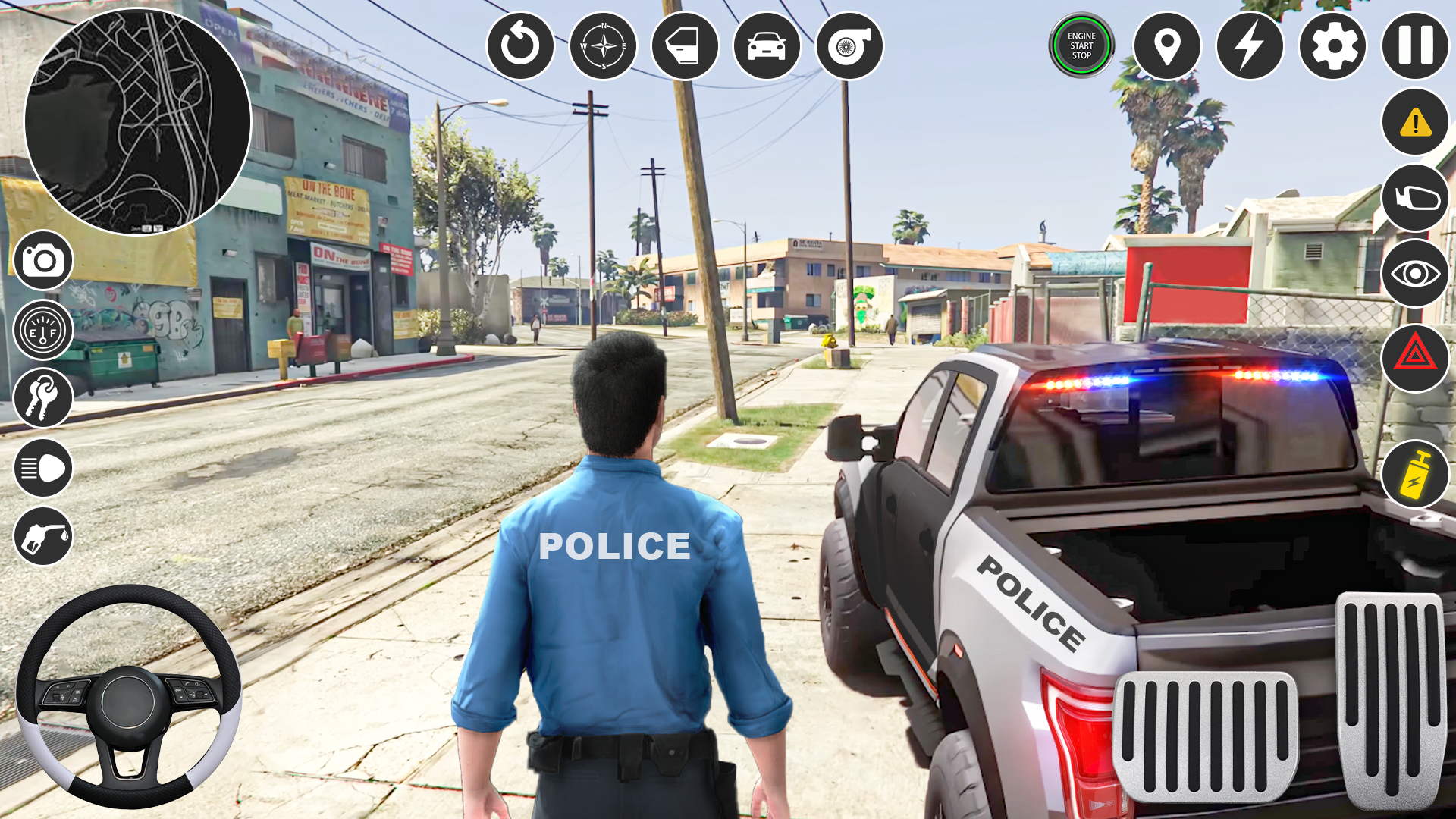Open the compass navigation icon
This screenshot has width=1456, height=819.
[602, 45]
